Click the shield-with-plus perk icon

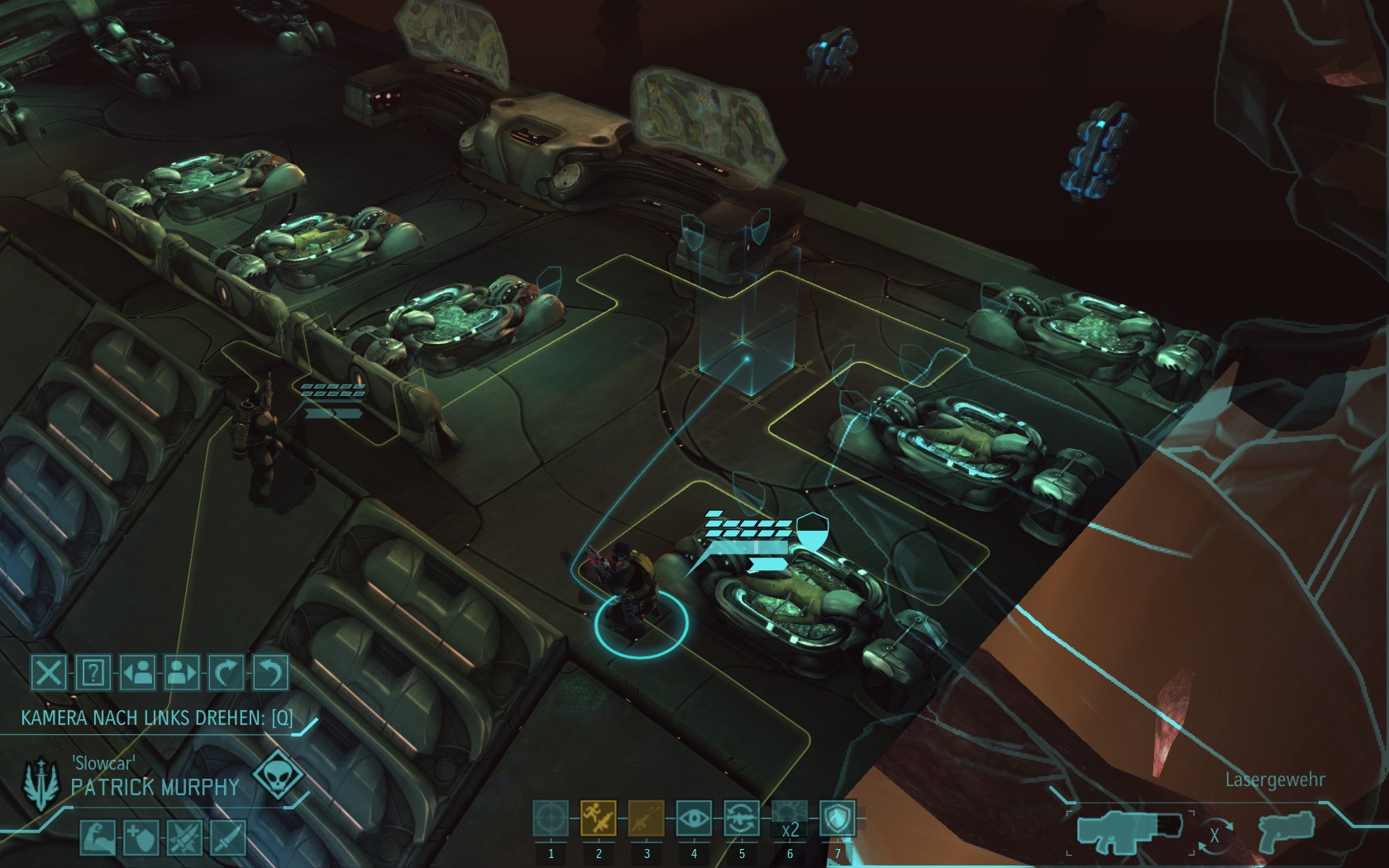point(140,837)
